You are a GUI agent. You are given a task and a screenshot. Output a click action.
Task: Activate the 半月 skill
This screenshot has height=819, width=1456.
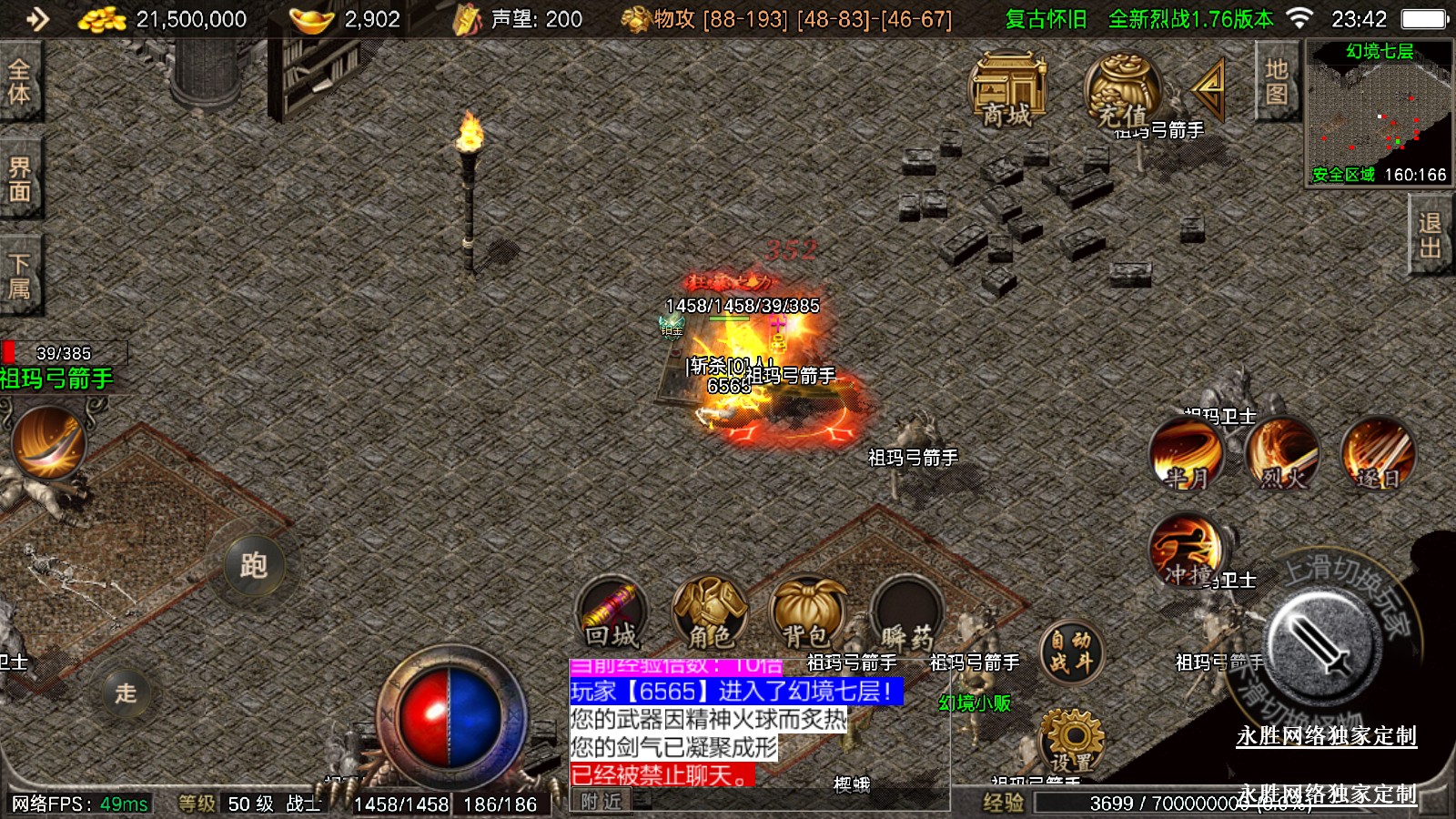1187,453
